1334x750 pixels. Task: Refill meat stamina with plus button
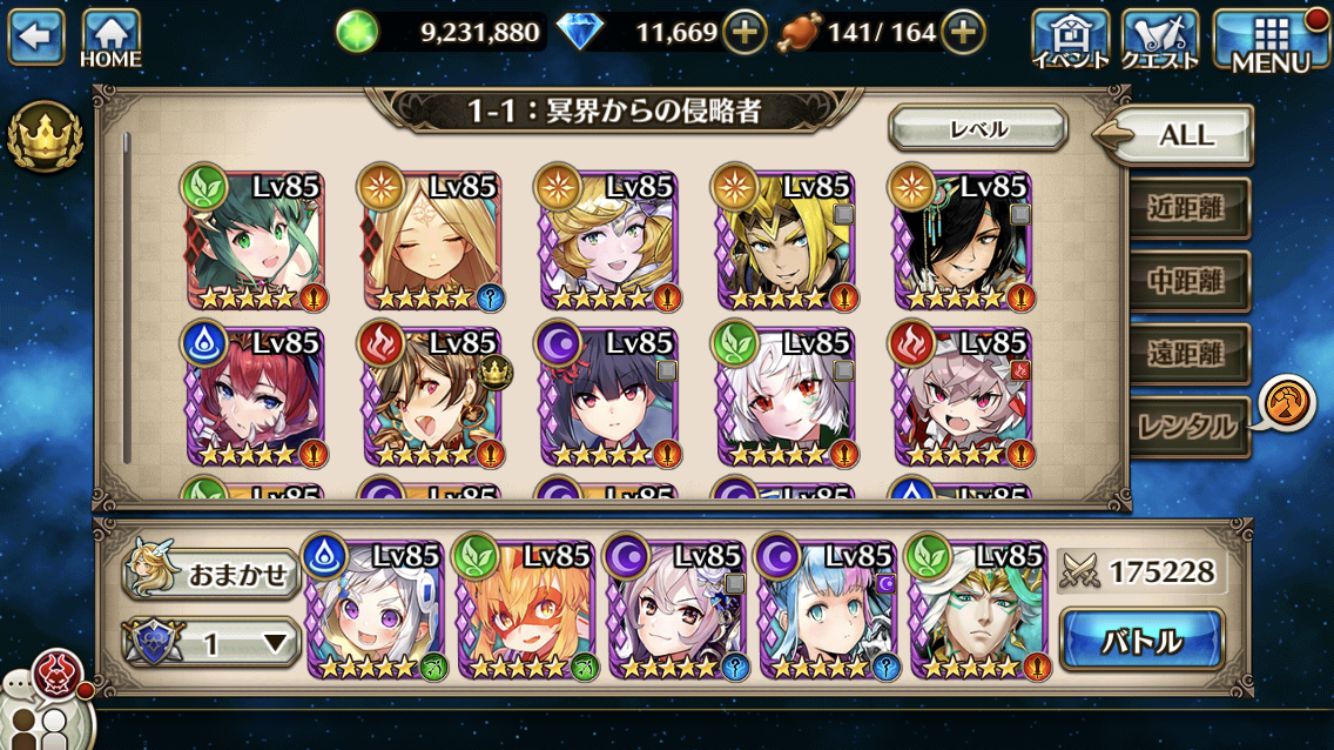tap(961, 33)
